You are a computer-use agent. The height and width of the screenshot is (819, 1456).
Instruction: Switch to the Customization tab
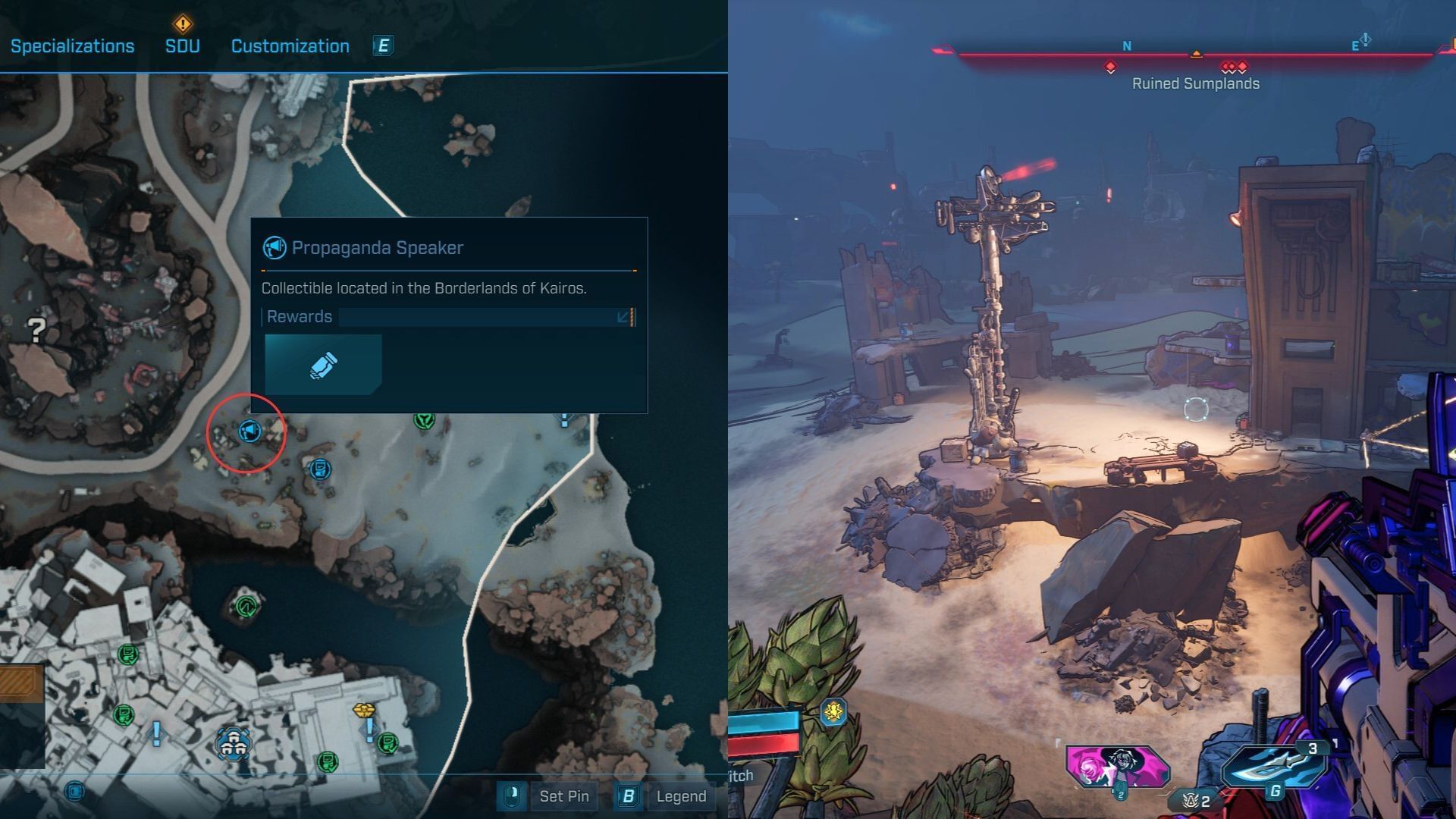point(290,46)
